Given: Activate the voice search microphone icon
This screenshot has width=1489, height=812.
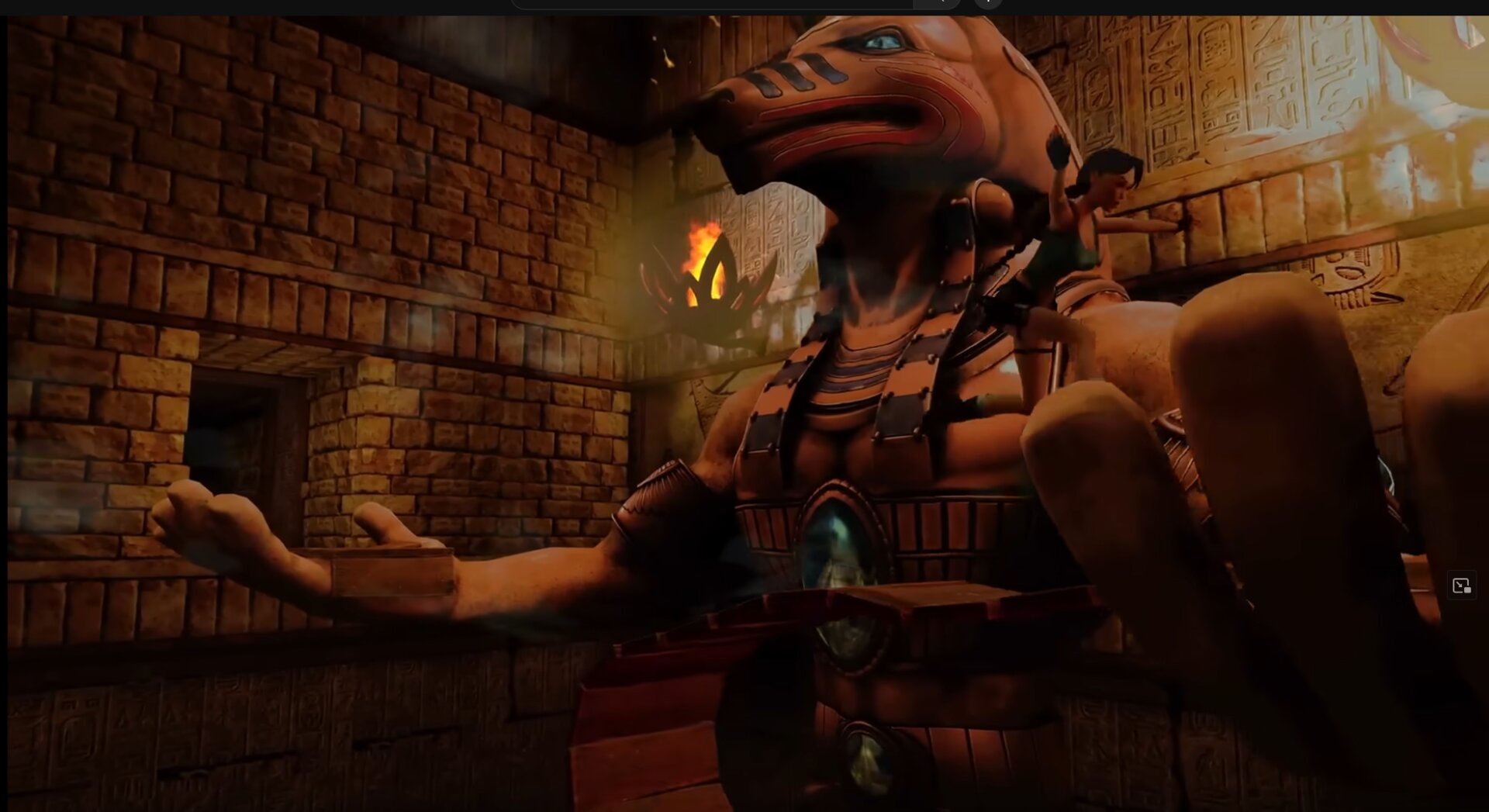Looking at the screenshot, I should tap(986, 4).
